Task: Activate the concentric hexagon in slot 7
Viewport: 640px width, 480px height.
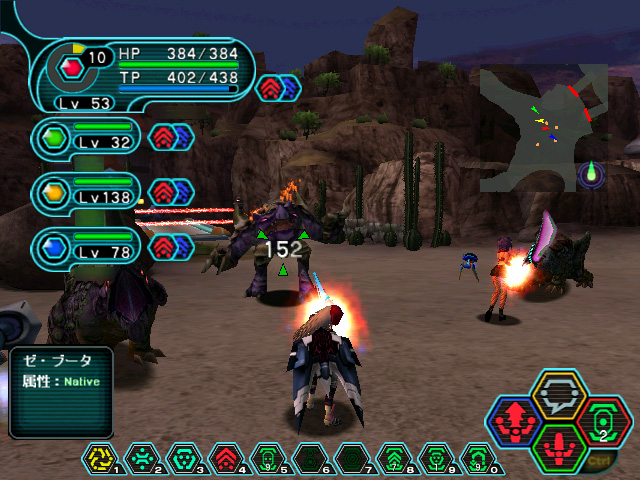Action: coord(351,459)
